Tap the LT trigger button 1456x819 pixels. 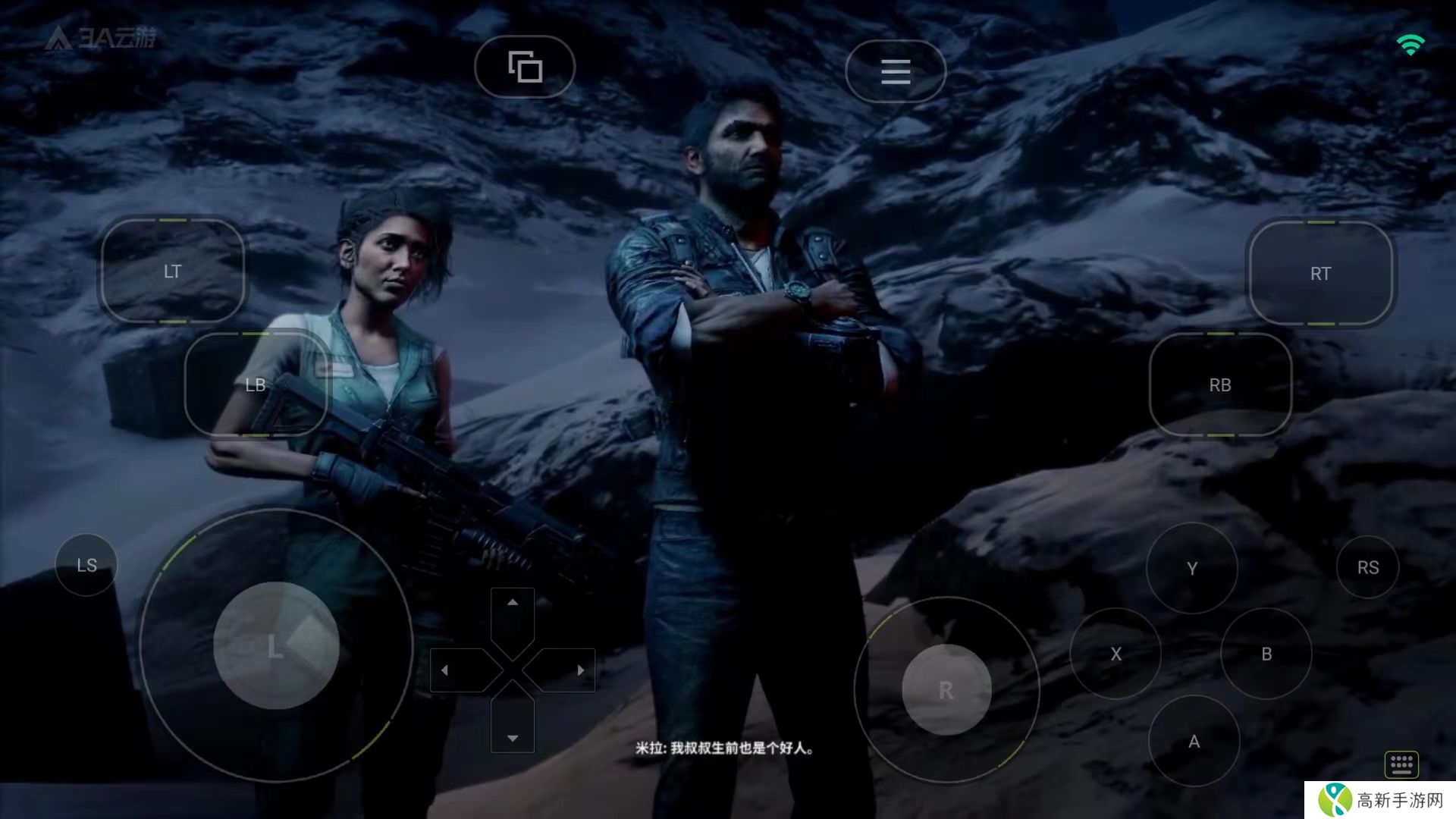click(173, 271)
